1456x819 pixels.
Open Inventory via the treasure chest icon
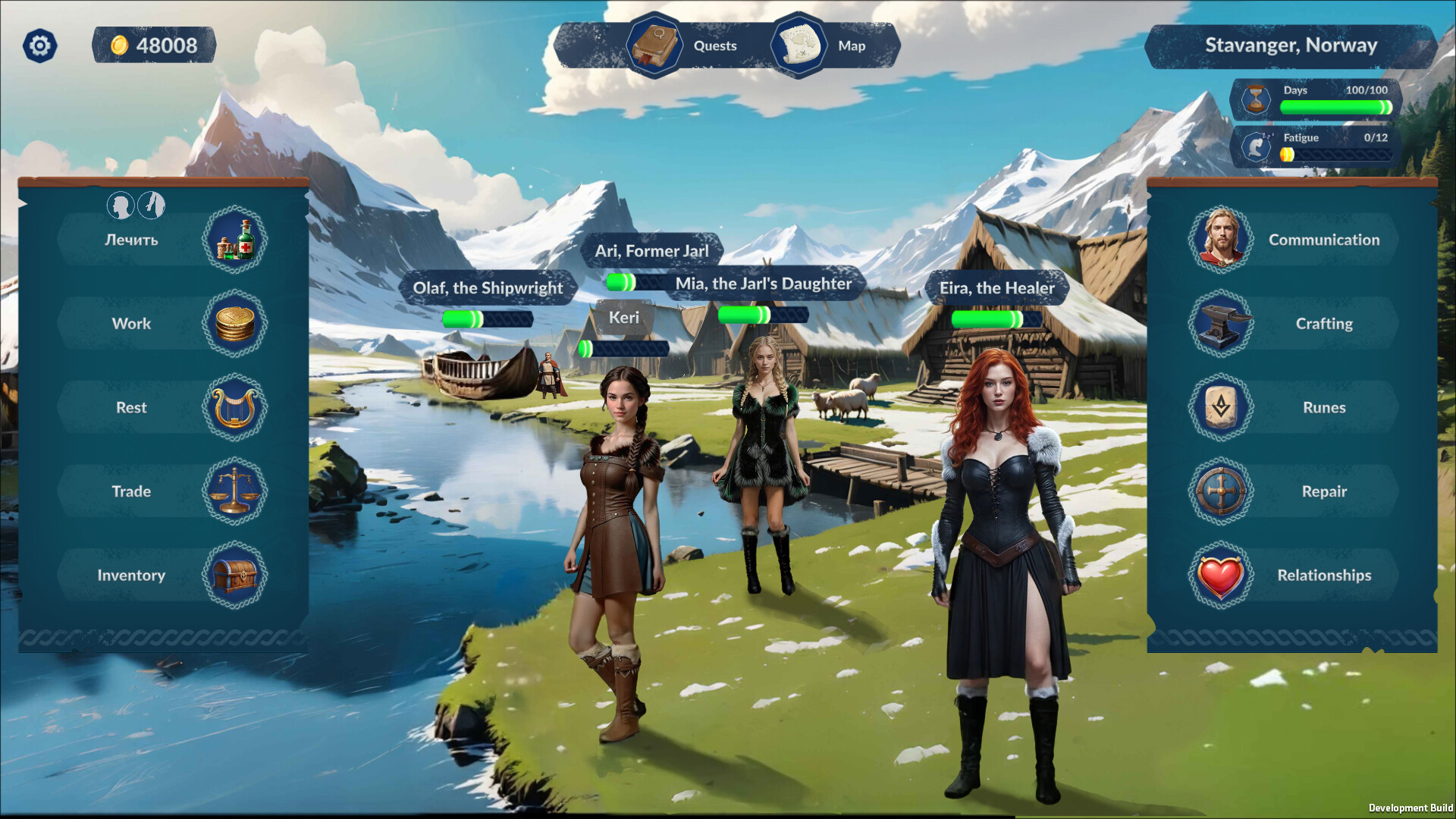(235, 575)
